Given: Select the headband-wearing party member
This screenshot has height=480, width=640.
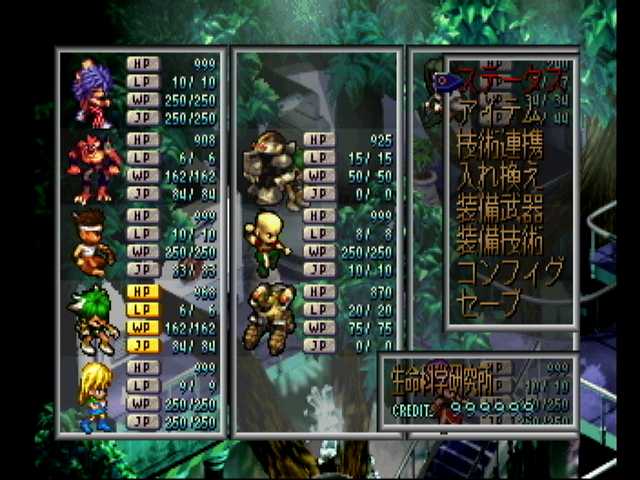Looking at the screenshot, I should [94, 243].
